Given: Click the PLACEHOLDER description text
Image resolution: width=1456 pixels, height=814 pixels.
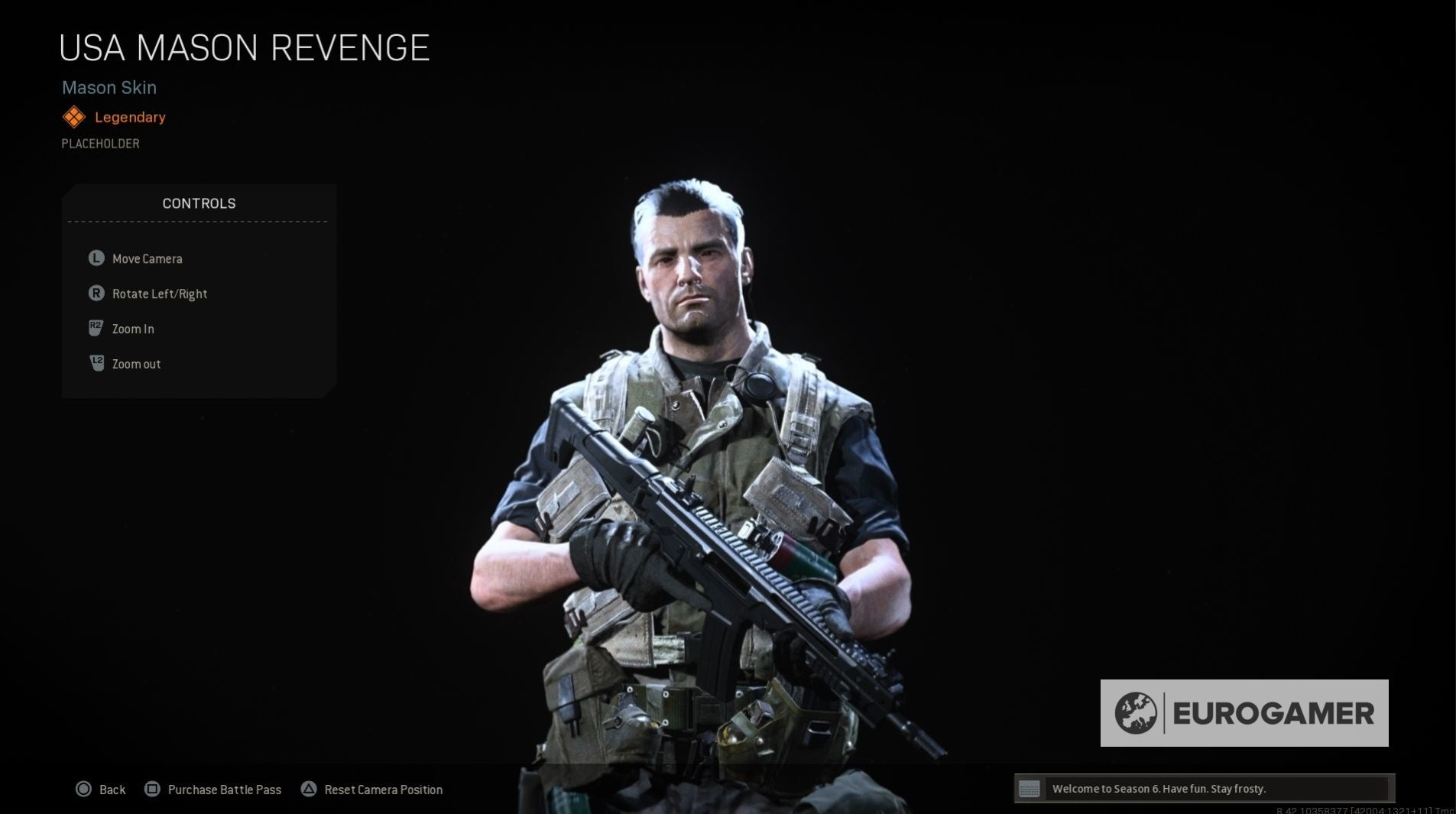Looking at the screenshot, I should [99, 143].
